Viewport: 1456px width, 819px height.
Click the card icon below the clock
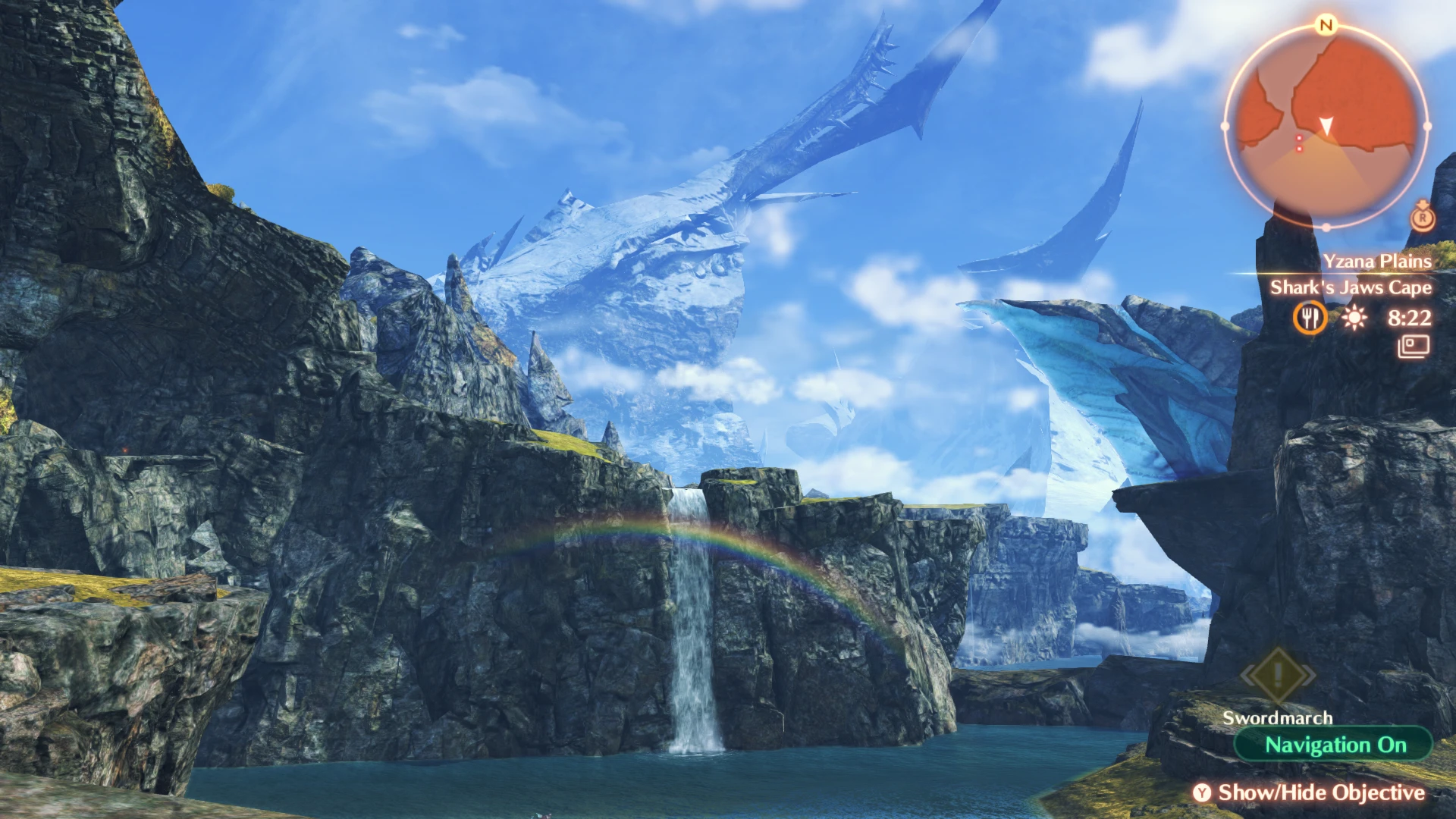1414,347
